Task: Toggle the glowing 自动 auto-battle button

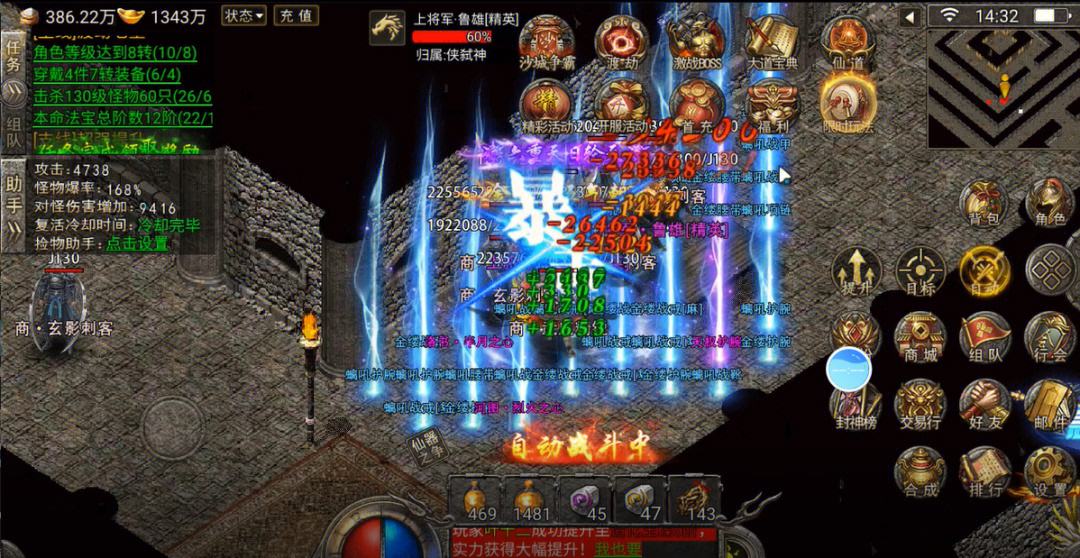Action: [986, 270]
